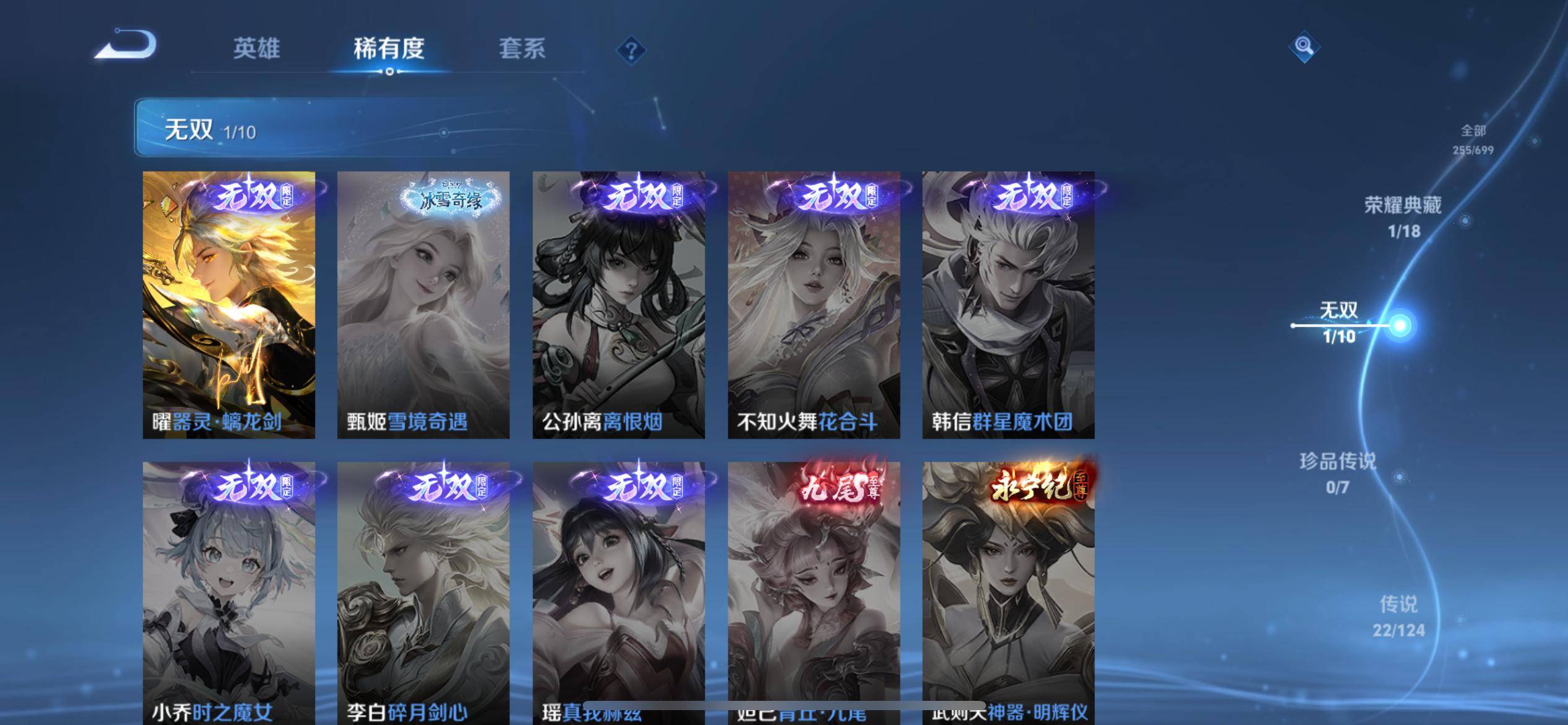
Task: Open the question mark help icon
Action: (631, 50)
